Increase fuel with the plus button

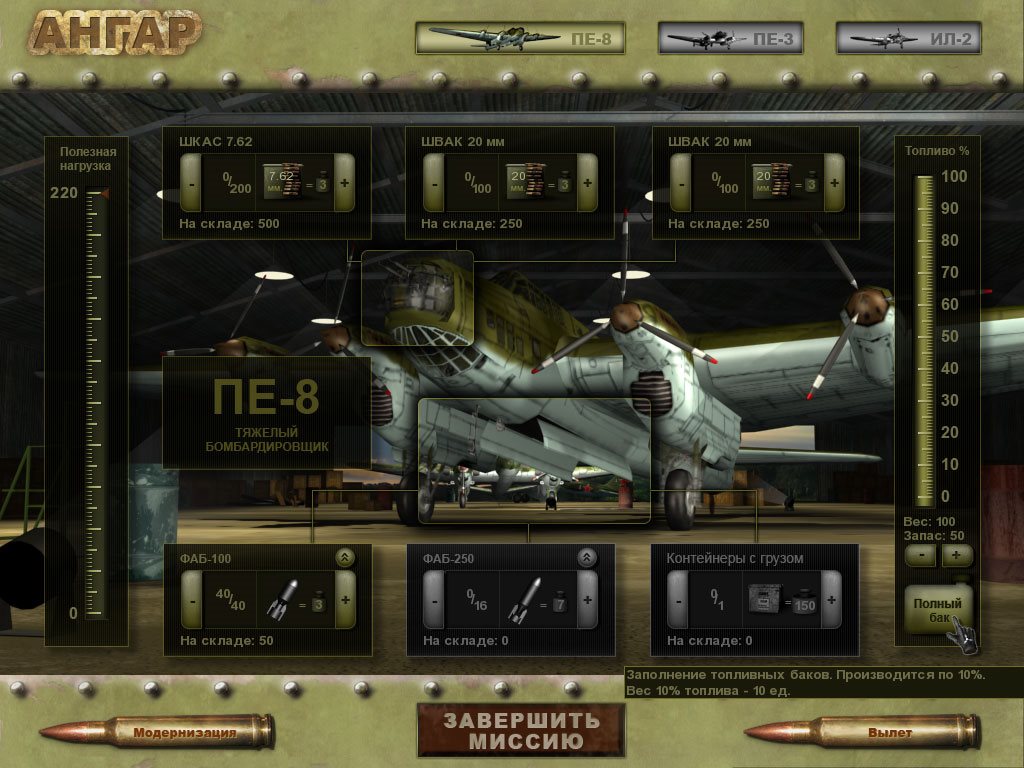[956, 555]
